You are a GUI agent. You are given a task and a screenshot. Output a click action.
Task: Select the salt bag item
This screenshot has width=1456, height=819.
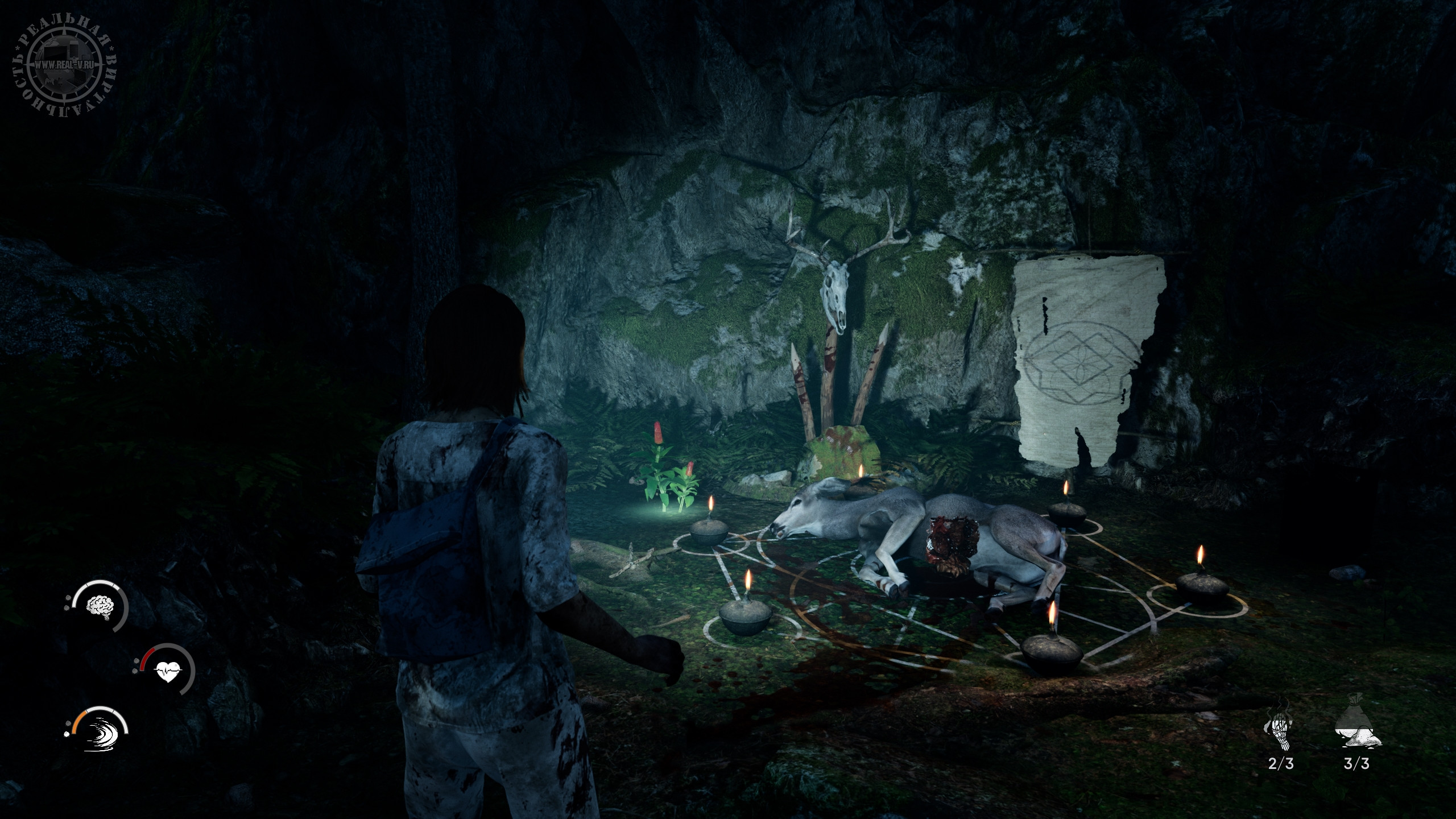(1356, 730)
